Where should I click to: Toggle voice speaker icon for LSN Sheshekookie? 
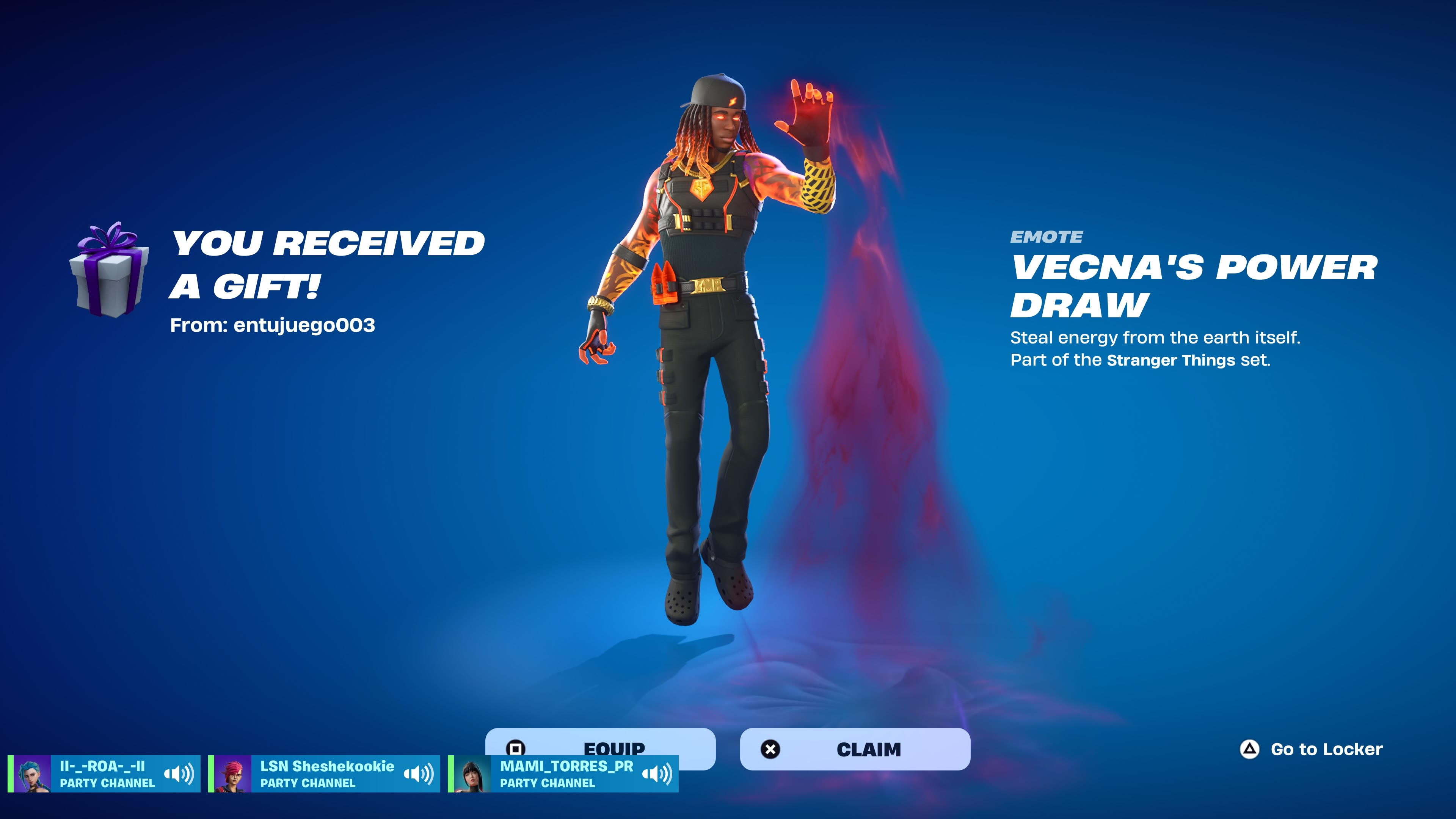point(418,773)
